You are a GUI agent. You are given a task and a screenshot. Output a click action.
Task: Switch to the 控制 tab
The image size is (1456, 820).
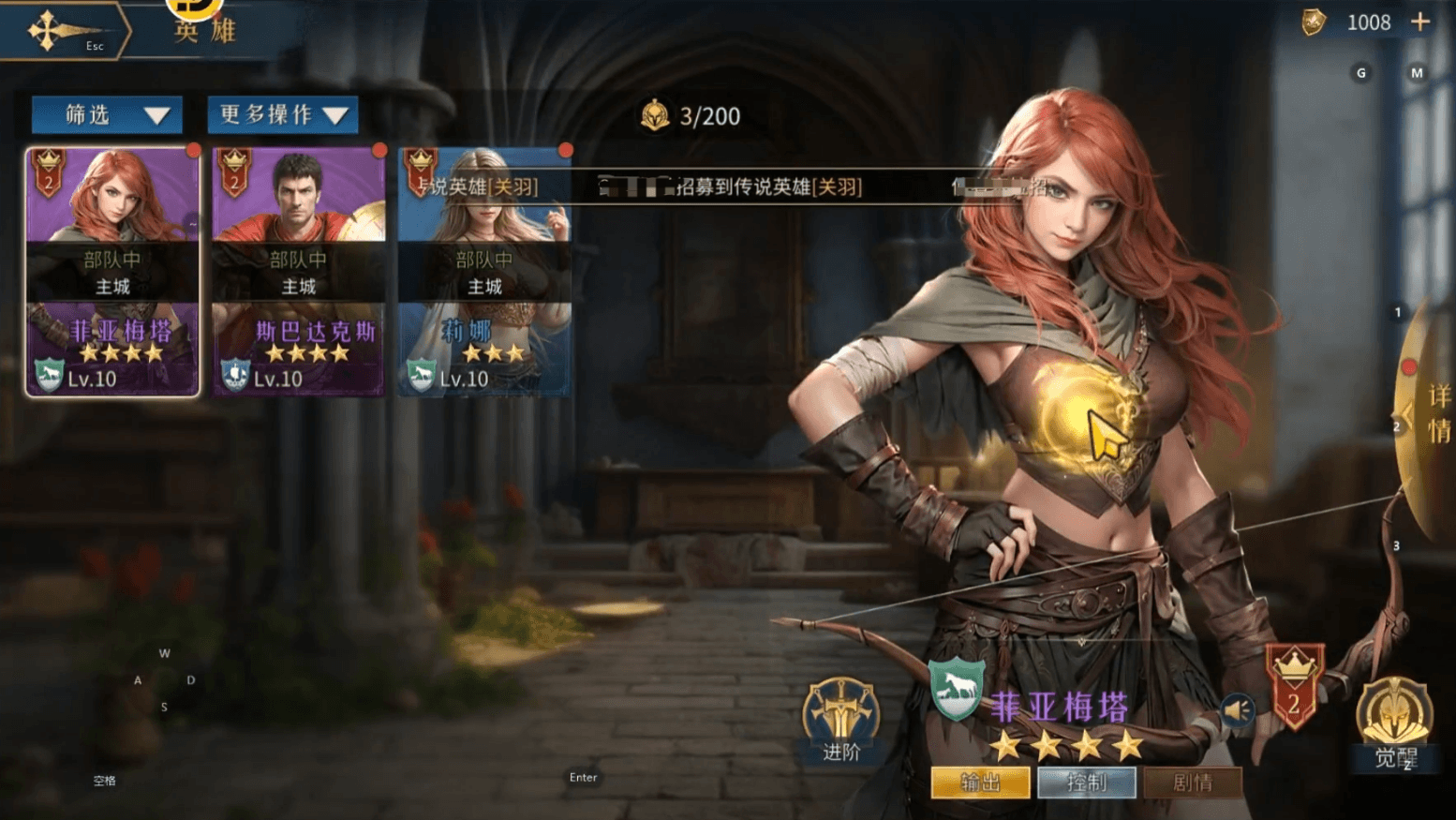tap(1087, 783)
